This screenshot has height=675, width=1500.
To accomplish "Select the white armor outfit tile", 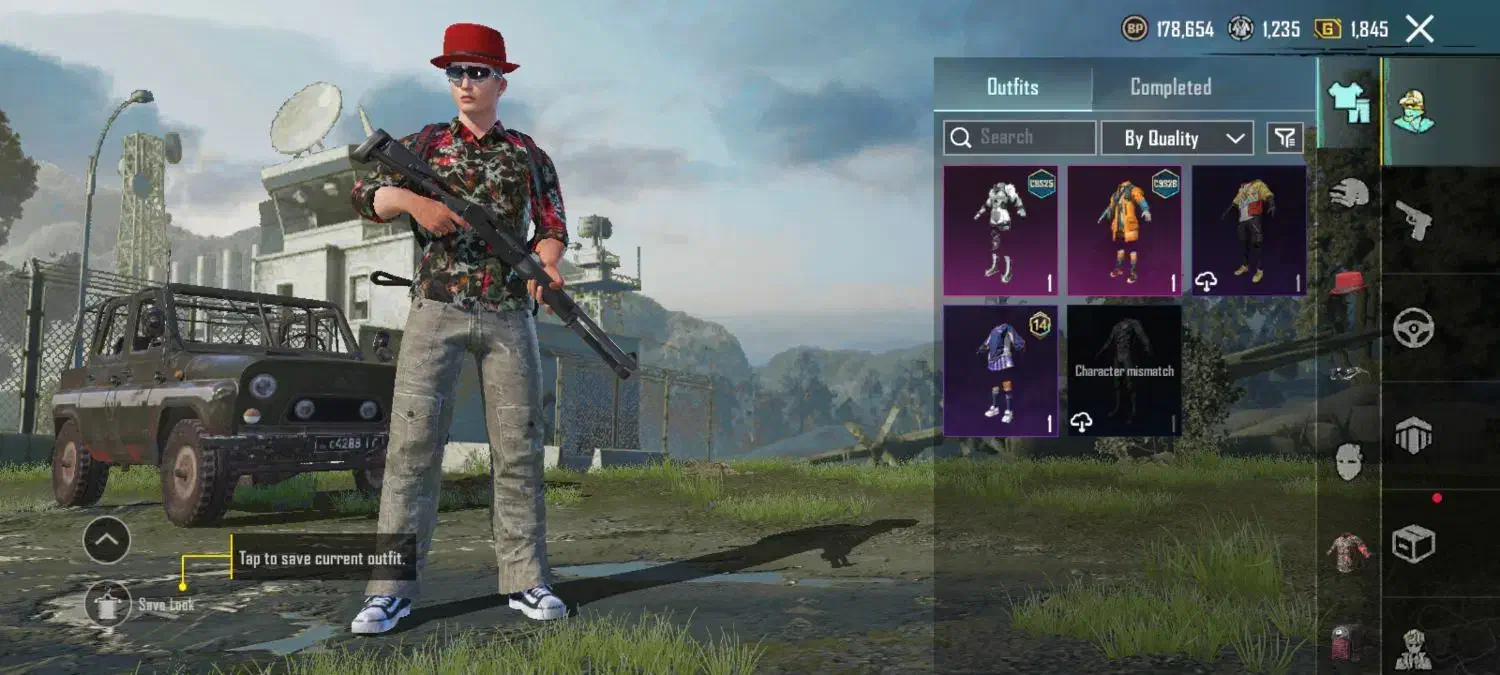I will click(x=1000, y=231).
